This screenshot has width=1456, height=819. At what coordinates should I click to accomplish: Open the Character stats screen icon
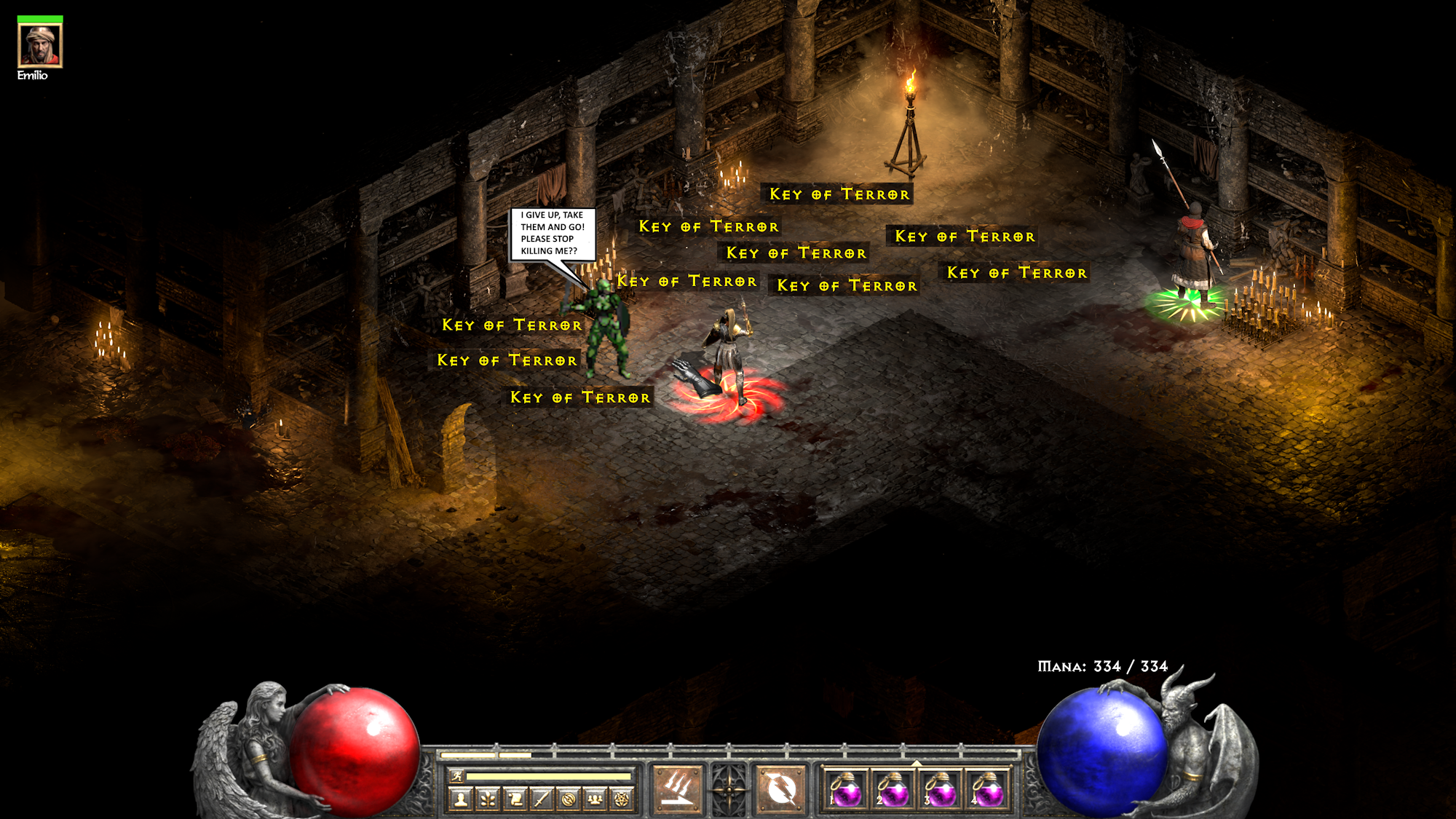[x=459, y=799]
